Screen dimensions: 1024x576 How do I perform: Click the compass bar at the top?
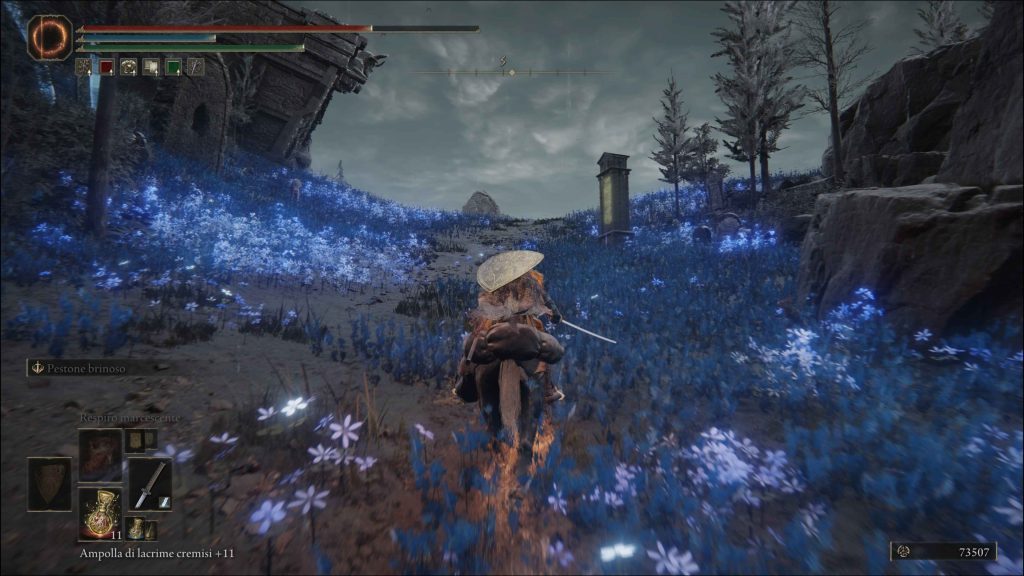[510, 72]
